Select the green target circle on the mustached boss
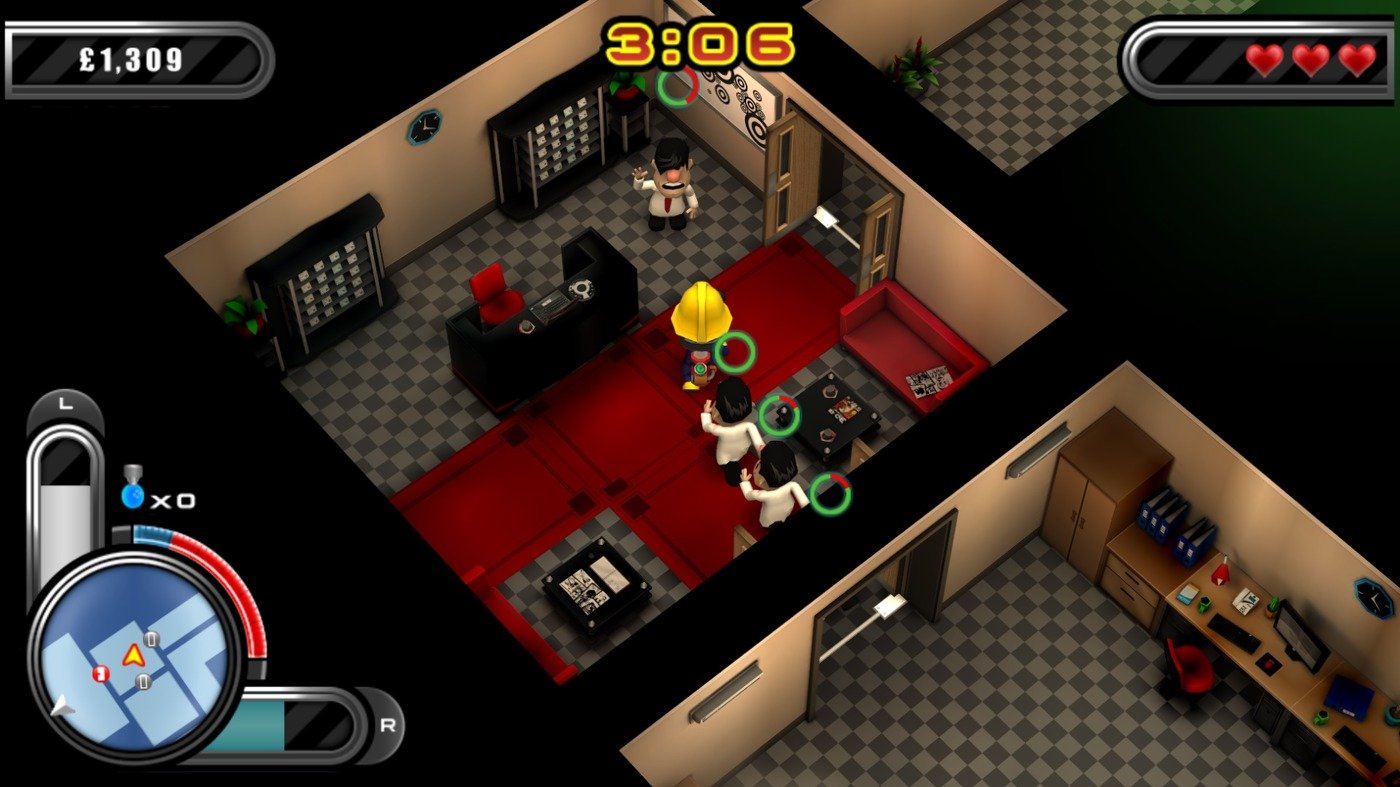Viewport: 1400px width, 787px height. 678,86
